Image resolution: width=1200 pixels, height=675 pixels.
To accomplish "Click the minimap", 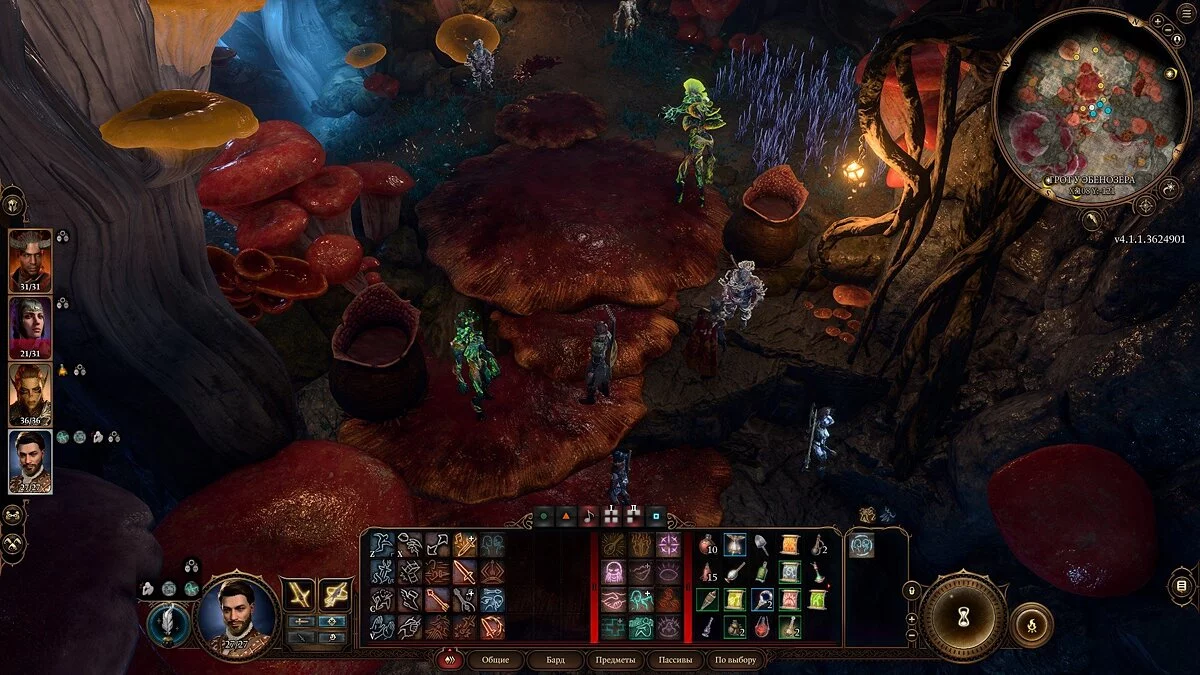I will 1092,105.
